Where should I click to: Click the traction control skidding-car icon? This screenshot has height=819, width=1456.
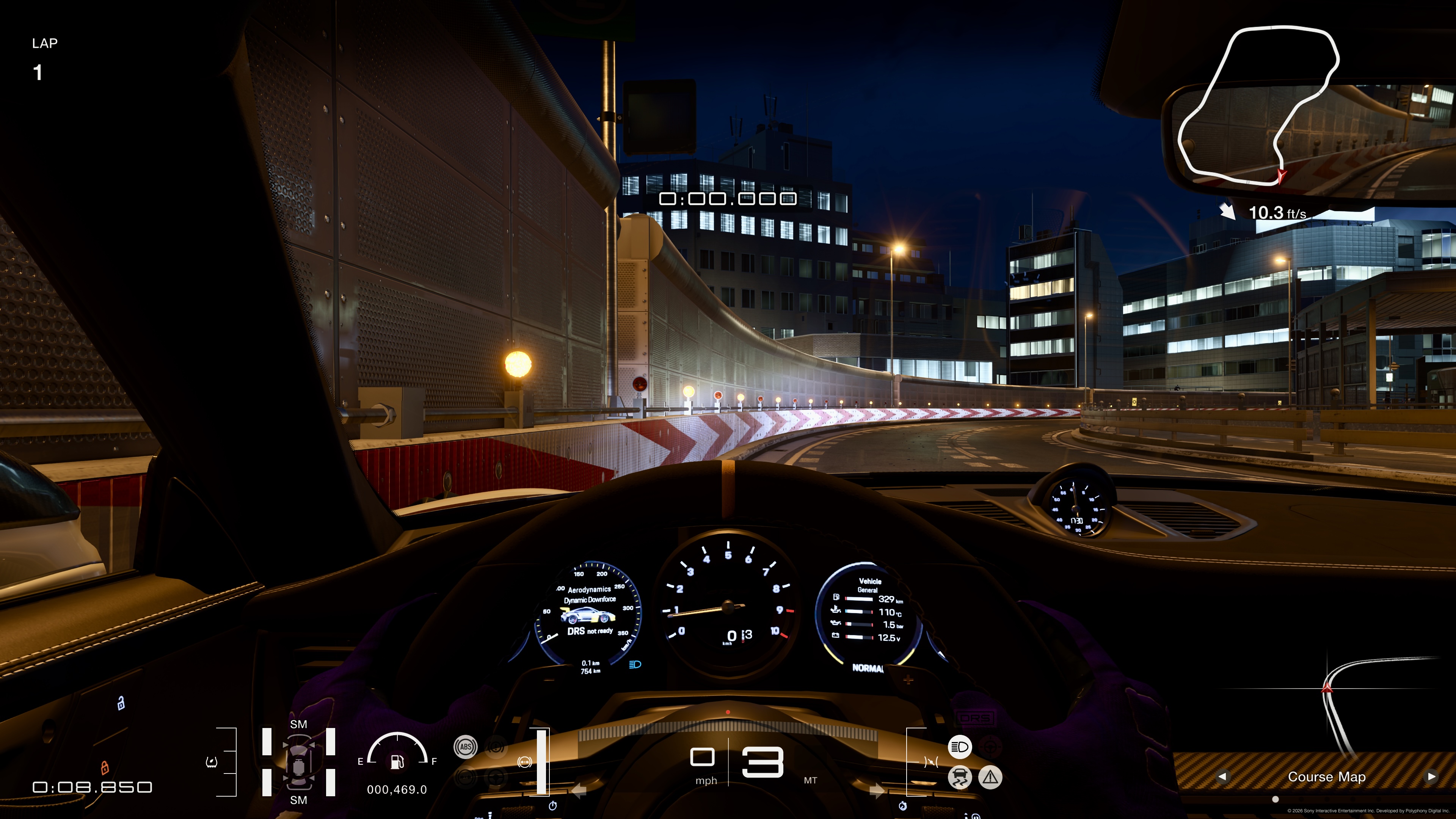click(959, 777)
